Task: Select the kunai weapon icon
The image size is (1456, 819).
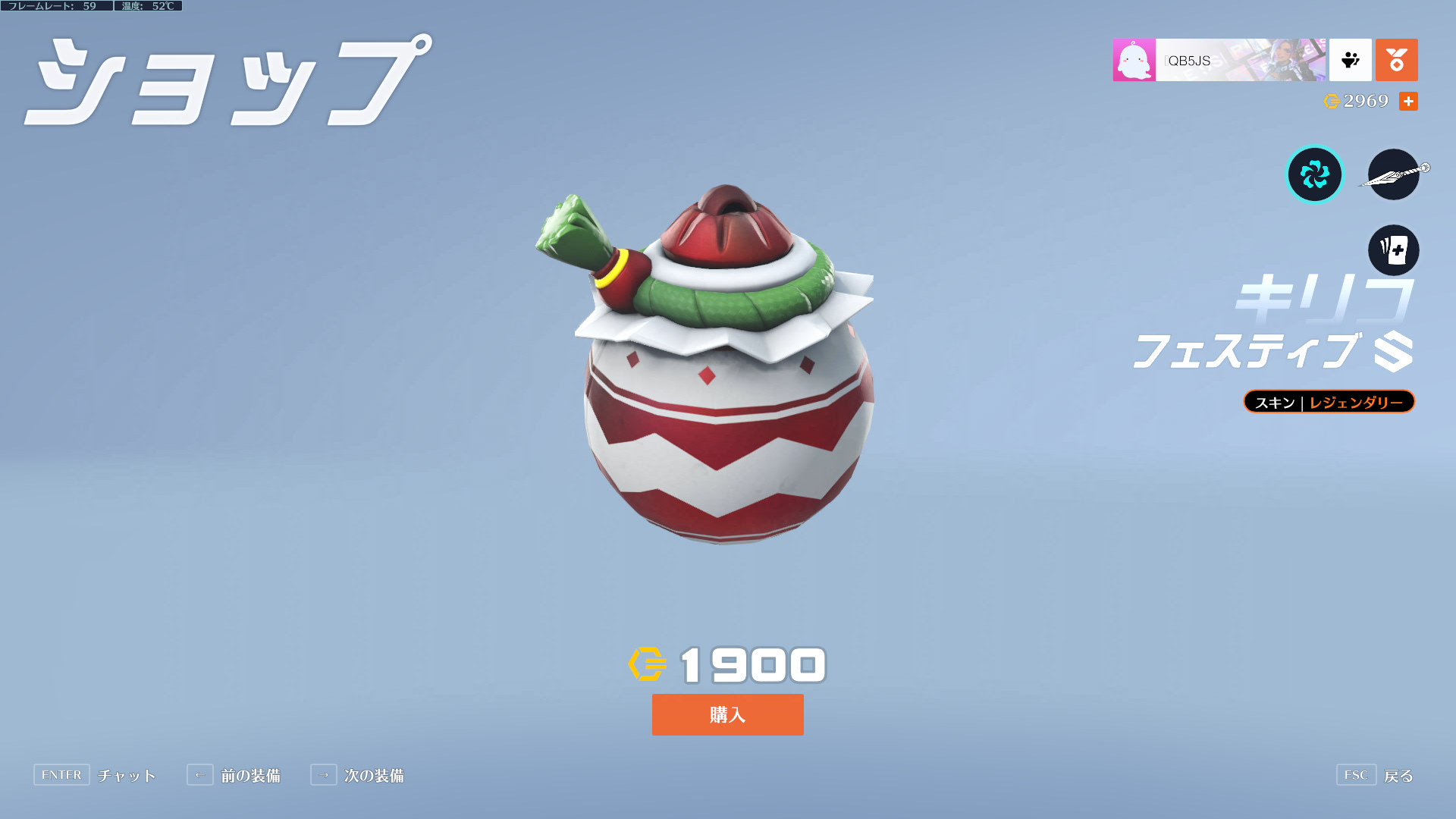Action: click(1394, 175)
